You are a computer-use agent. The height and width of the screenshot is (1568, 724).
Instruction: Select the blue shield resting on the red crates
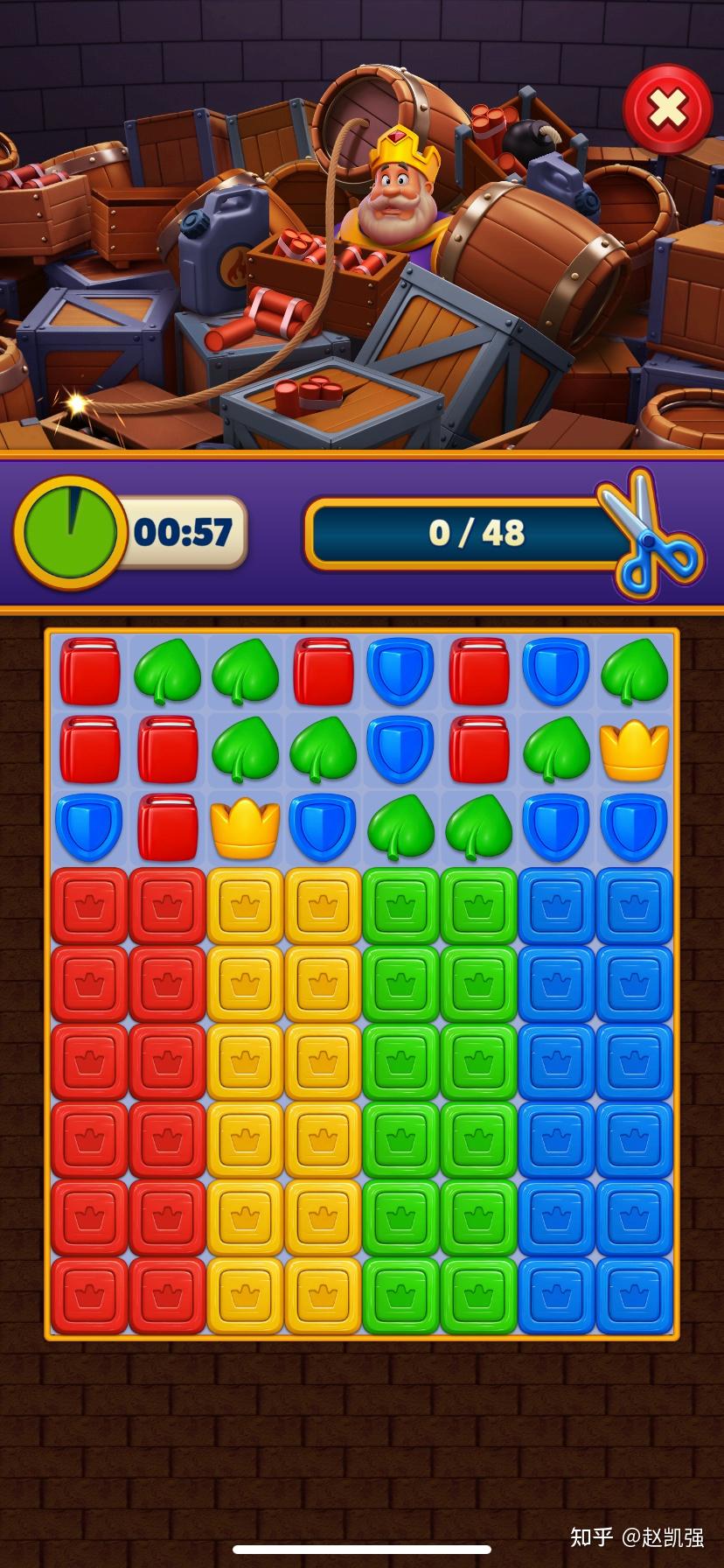89,828
